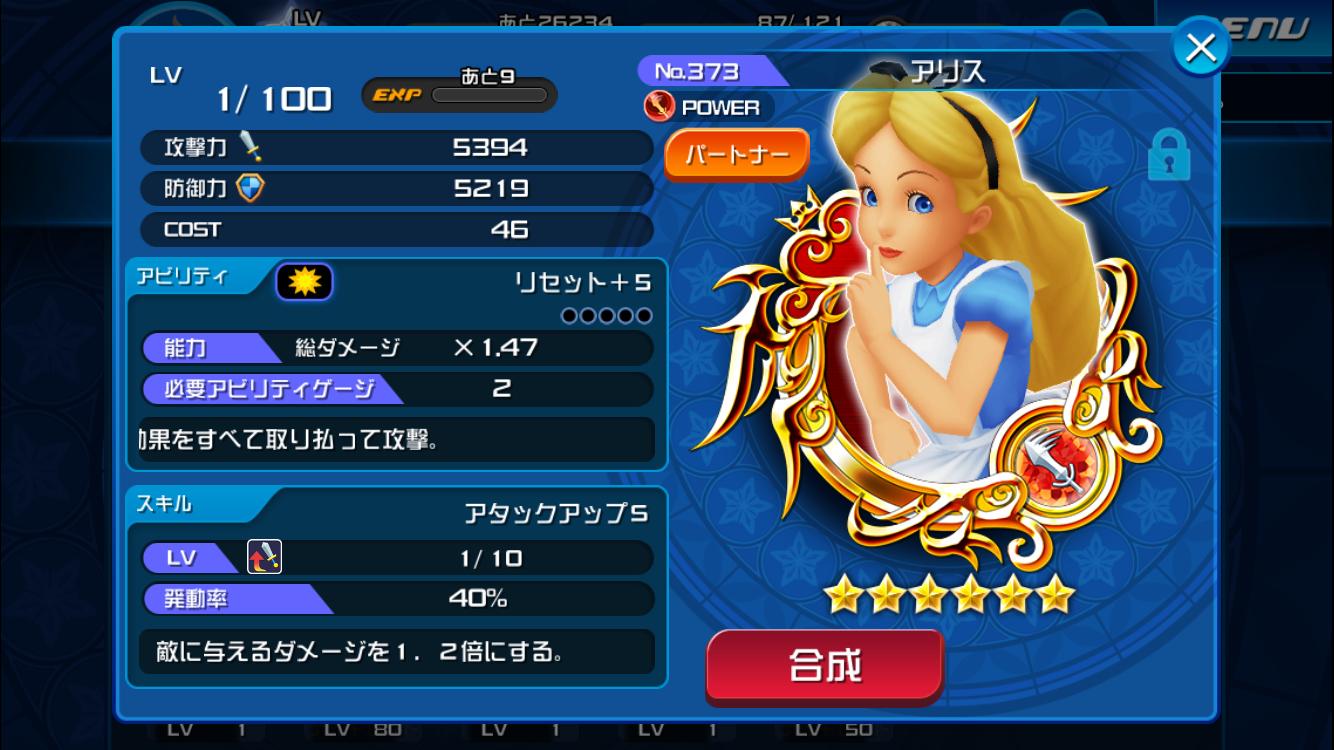
Task: Close the medal detail popup
Action: (1200, 47)
